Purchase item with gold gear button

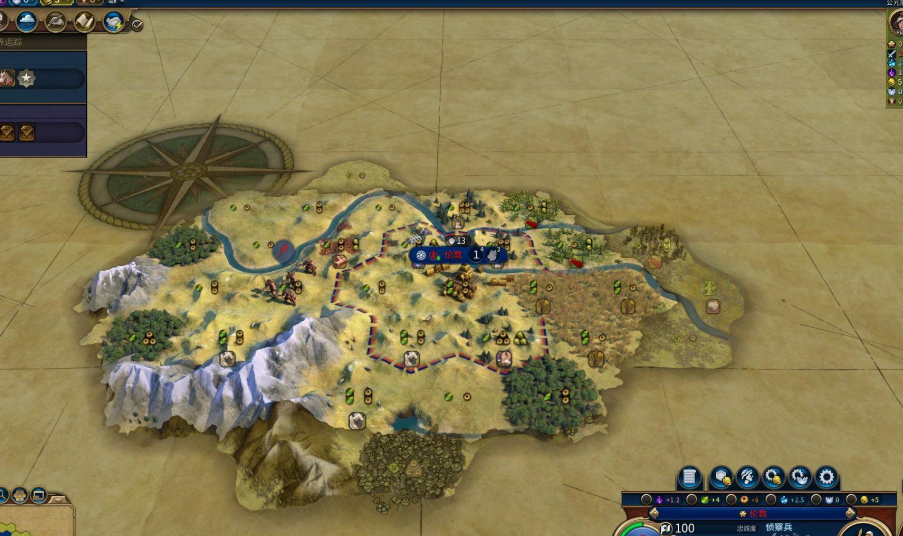773,477
